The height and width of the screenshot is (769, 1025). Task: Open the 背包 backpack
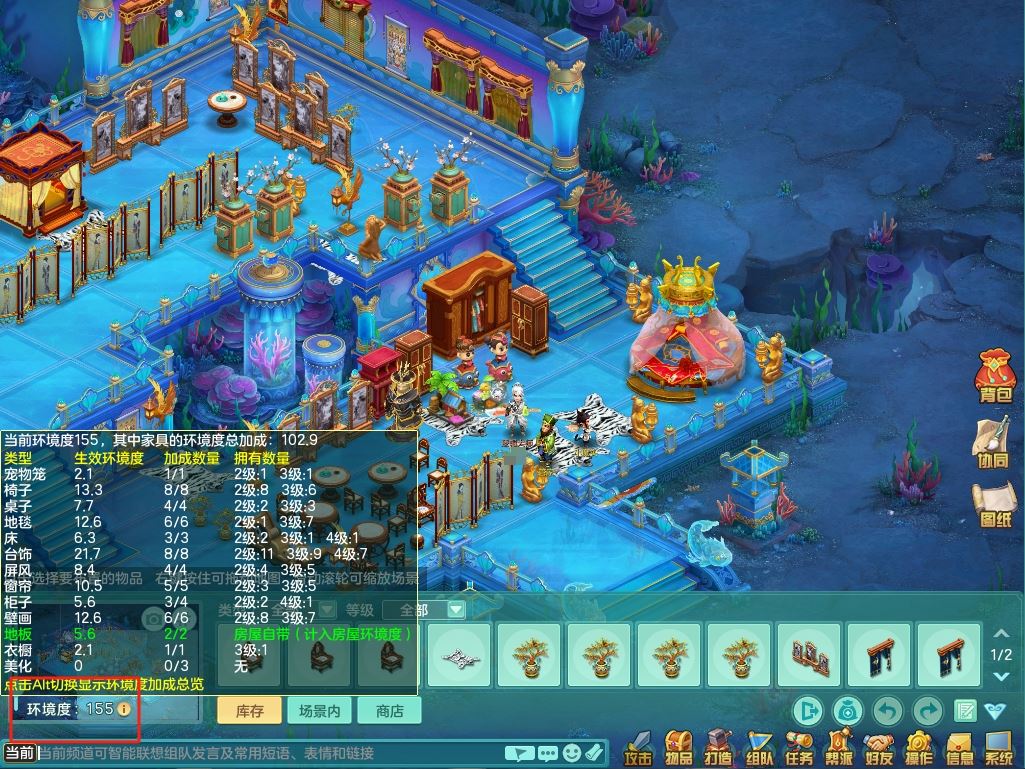996,380
